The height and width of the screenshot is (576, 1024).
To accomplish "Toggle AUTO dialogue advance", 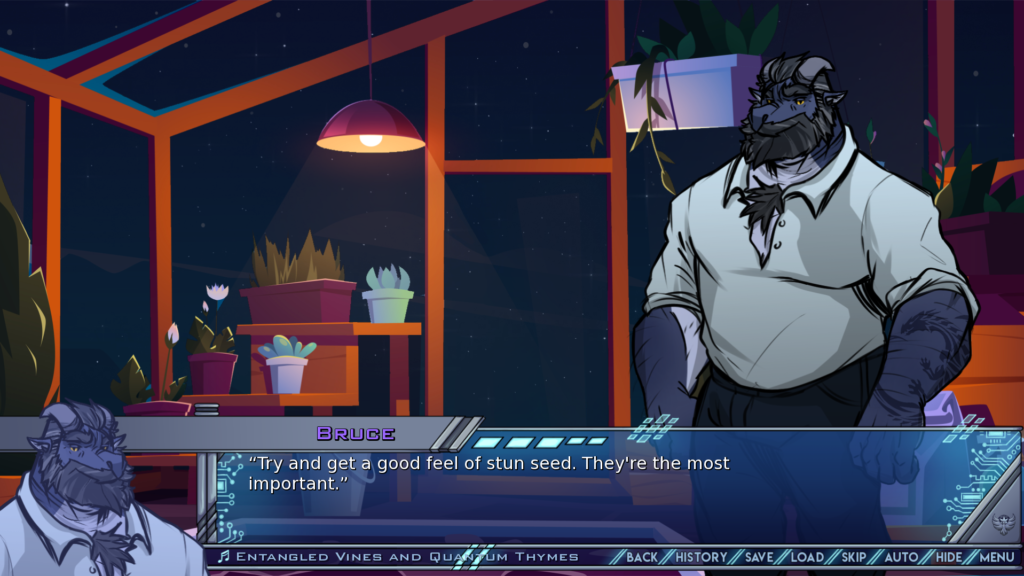I will click(902, 557).
